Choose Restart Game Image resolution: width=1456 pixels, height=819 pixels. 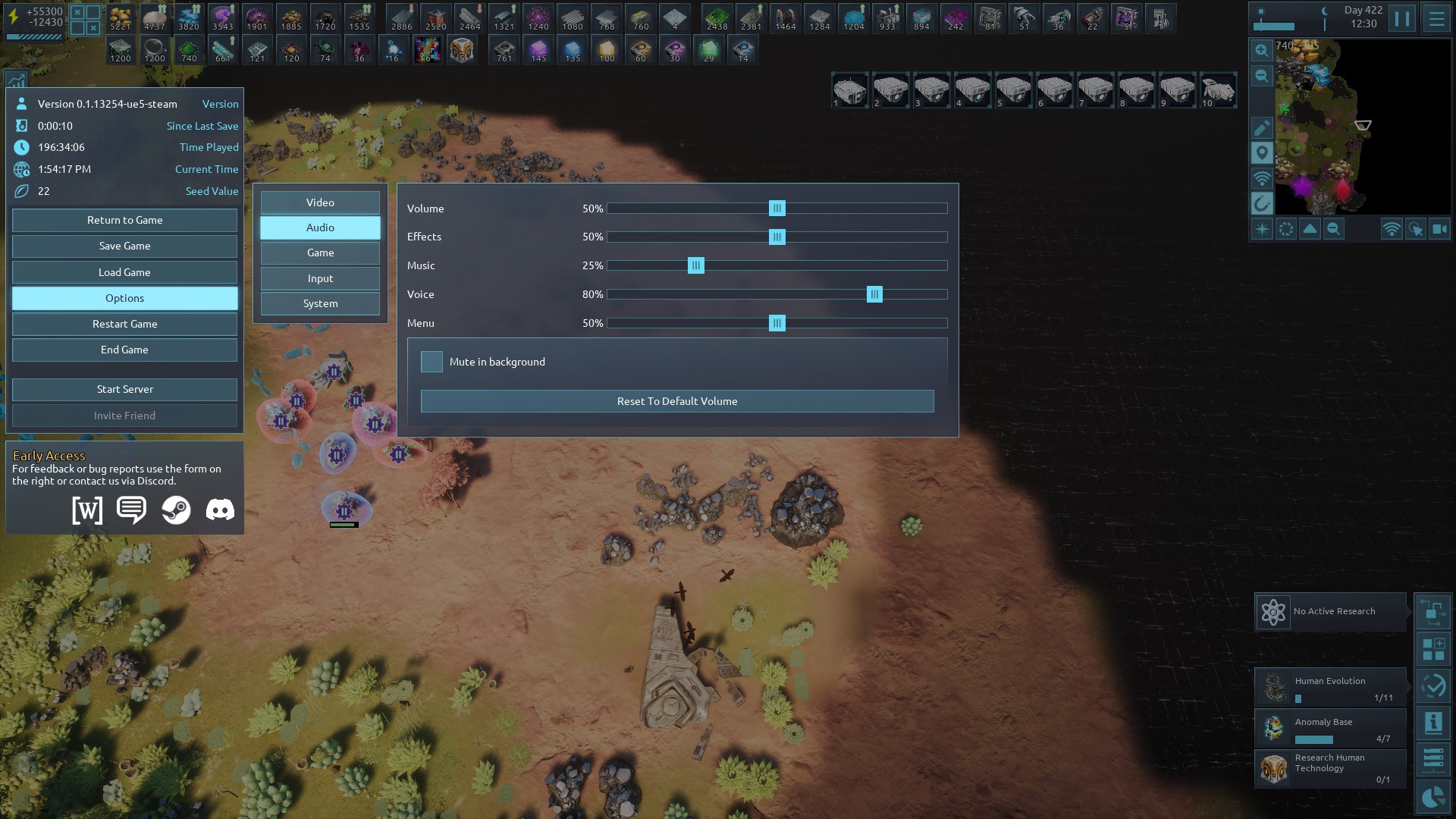pos(124,324)
